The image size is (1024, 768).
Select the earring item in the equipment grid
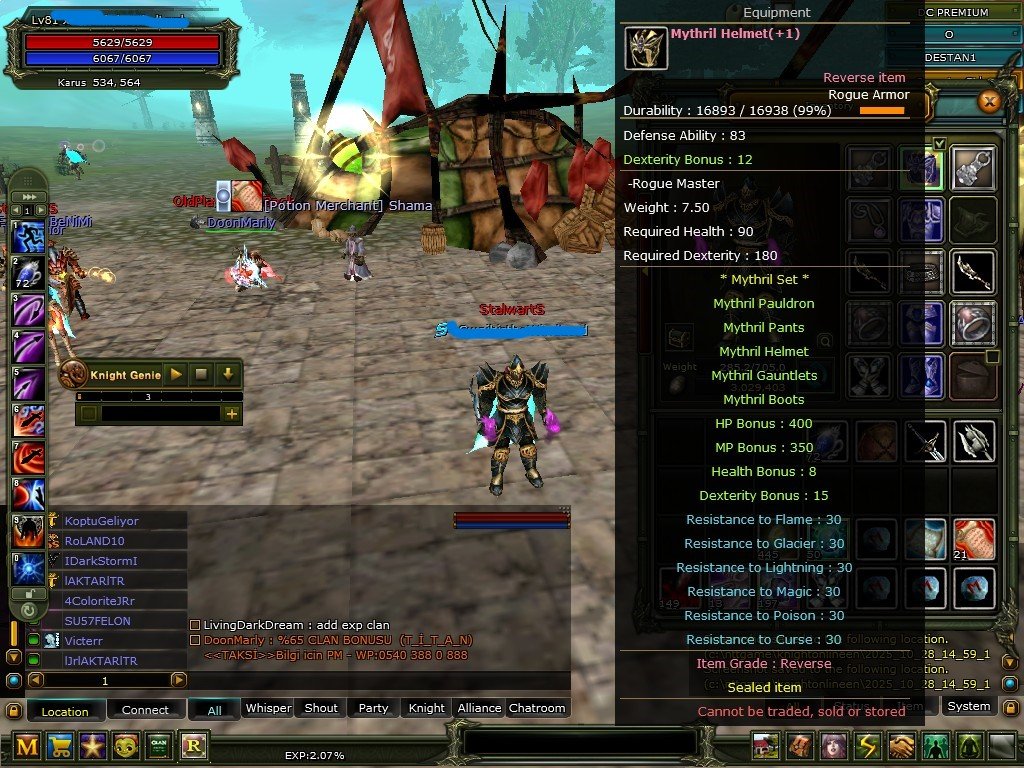point(972,166)
